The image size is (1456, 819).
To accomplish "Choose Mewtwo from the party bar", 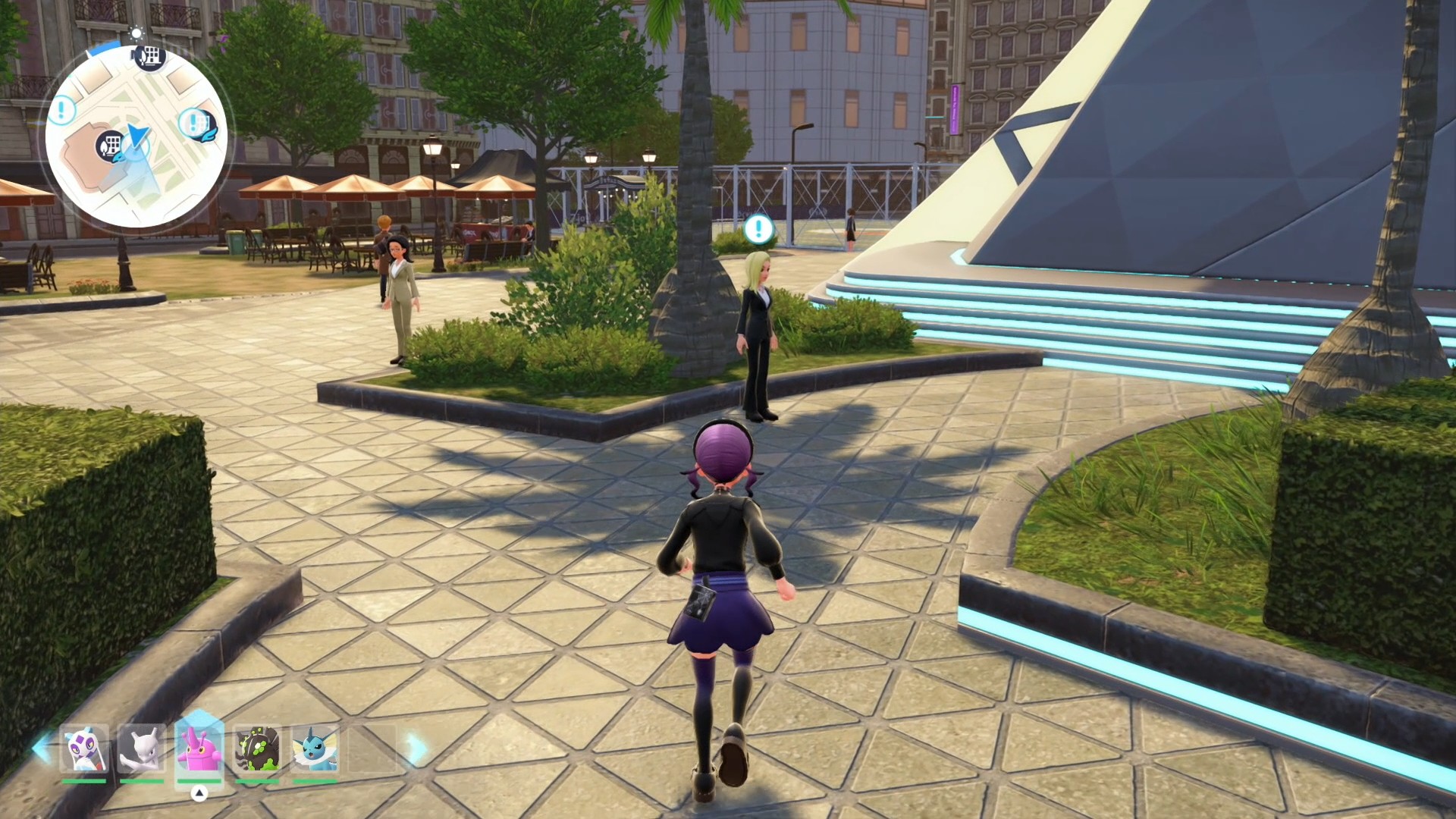I will (142, 749).
